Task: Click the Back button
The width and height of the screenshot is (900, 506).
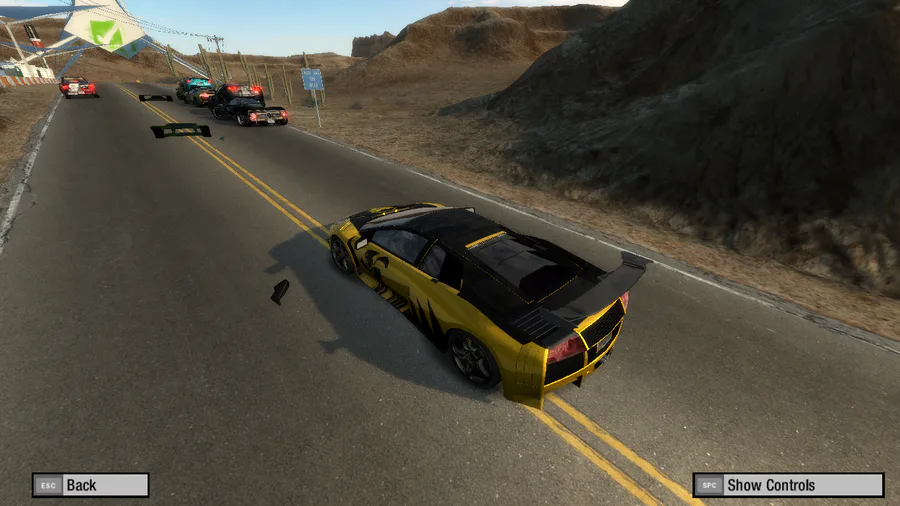Action: click(90, 485)
